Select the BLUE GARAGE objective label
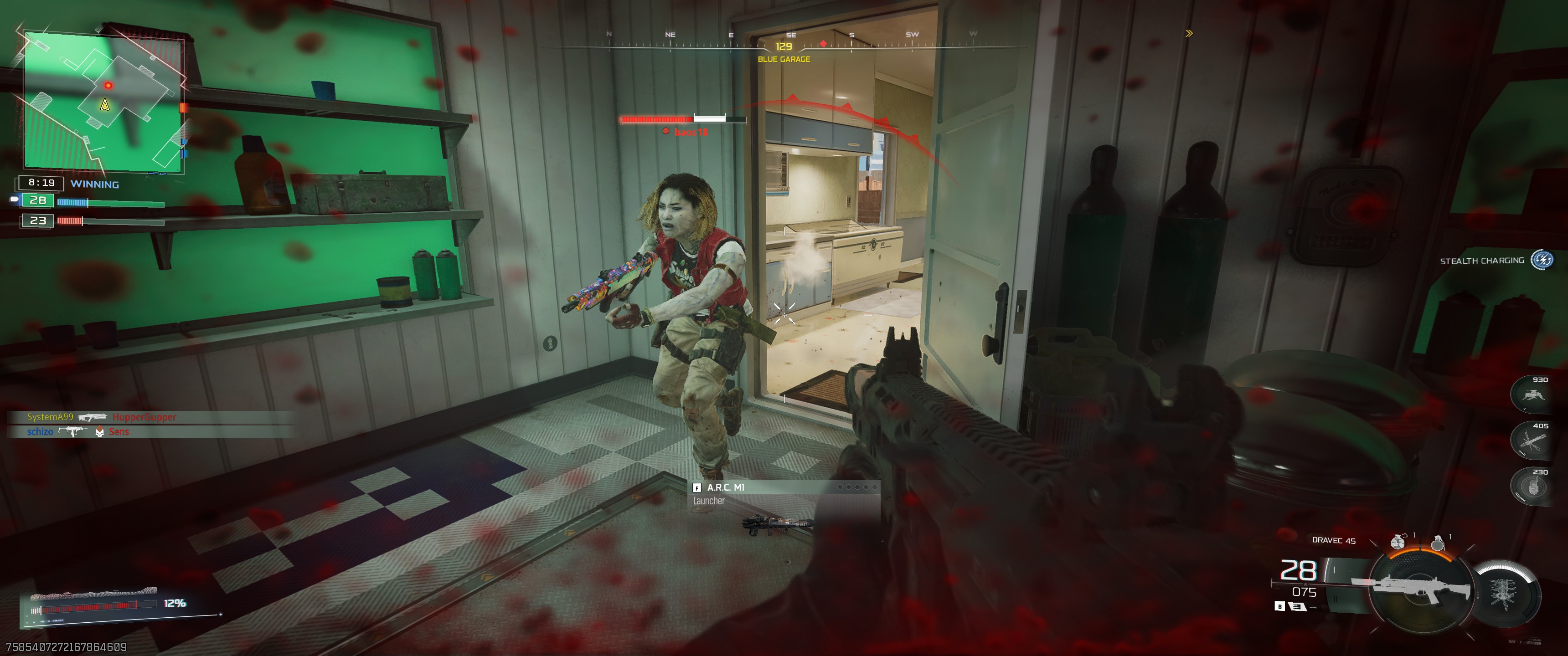Viewport: 1568px width, 656px height. pos(784,60)
